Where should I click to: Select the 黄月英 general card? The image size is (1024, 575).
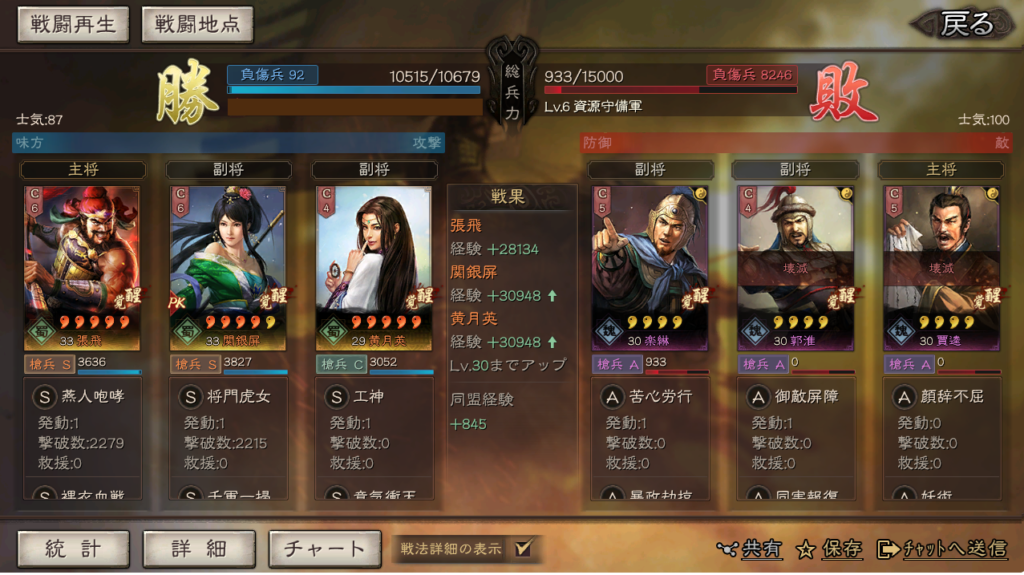coord(375,267)
